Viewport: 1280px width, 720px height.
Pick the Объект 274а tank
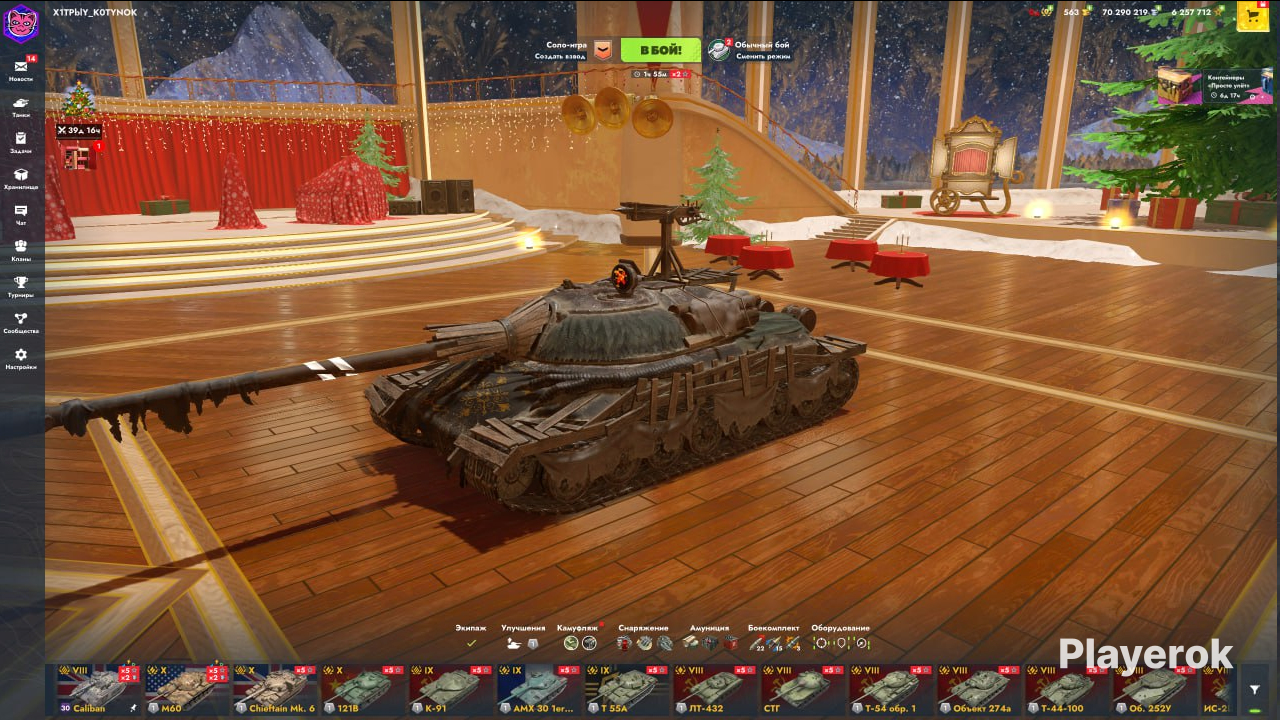979,689
